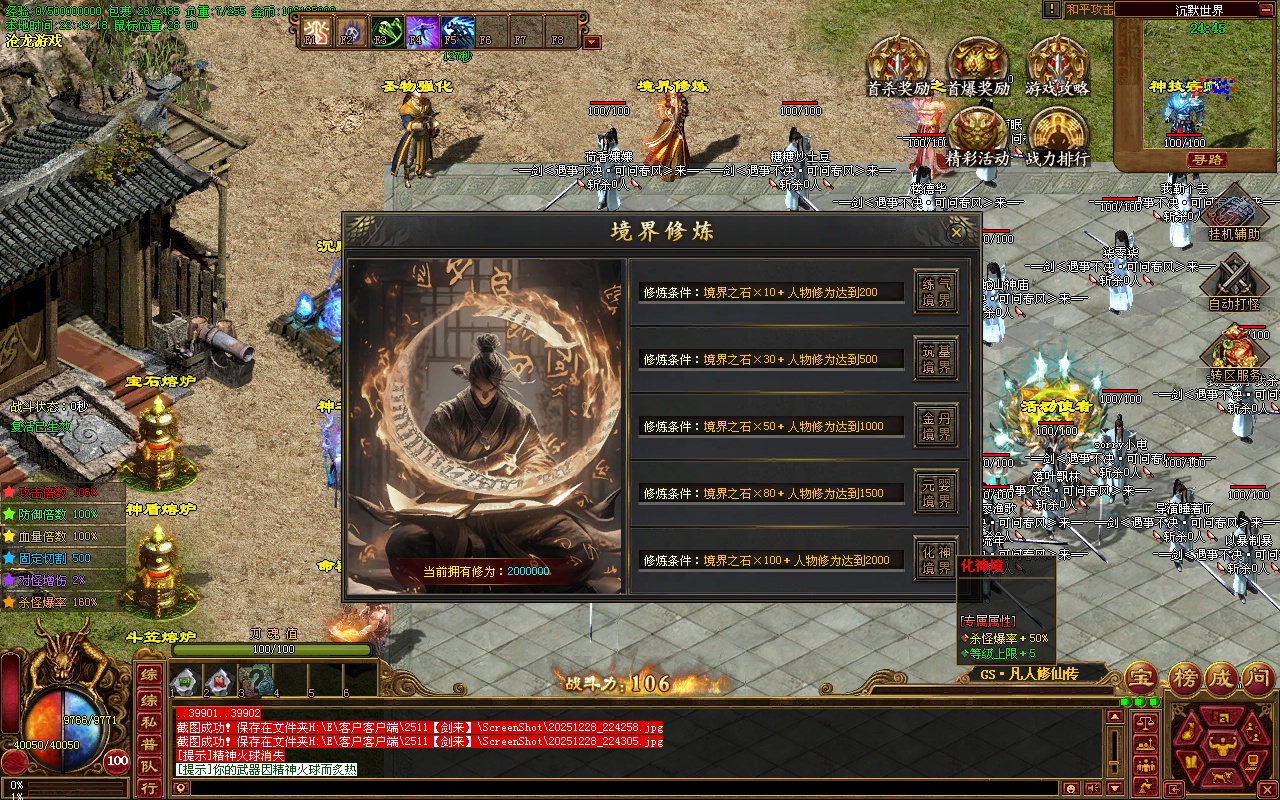The height and width of the screenshot is (800, 1280).
Task: Select the 筑基境界 realm button
Action: coord(936,359)
